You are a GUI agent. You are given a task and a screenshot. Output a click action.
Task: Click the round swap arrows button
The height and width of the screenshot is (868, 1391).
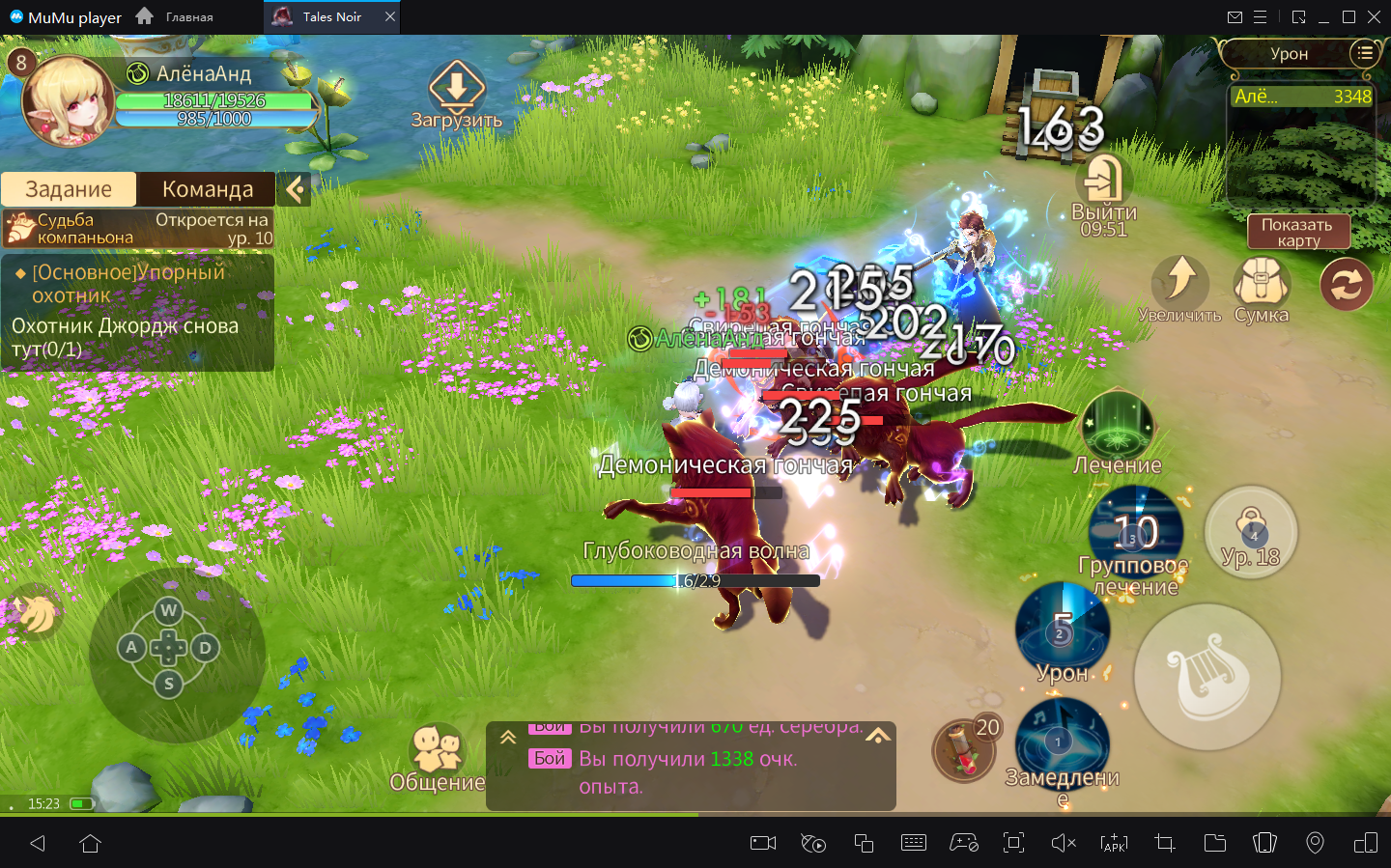pyautogui.click(x=1347, y=284)
